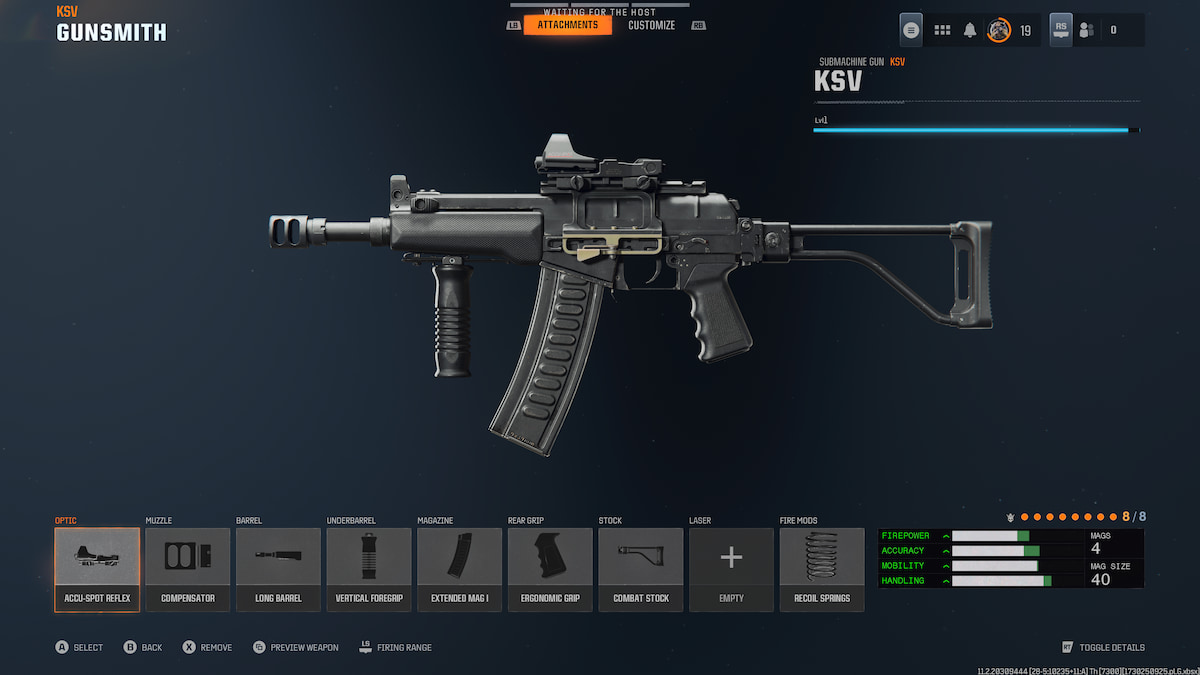
Task: Open the Customize tab
Action: pyautogui.click(x=651, y=25)
